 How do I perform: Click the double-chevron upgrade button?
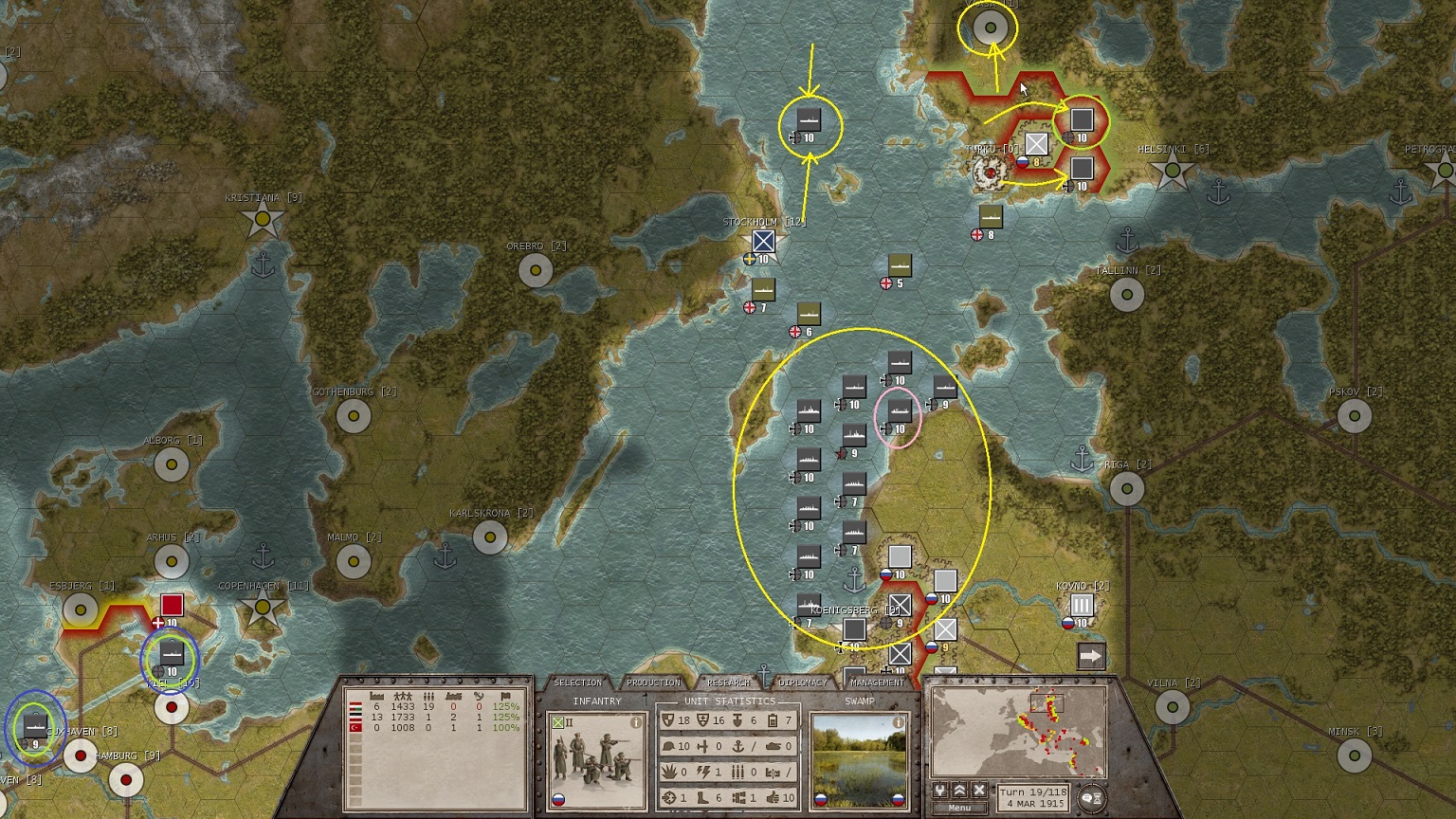tap(959, 791)
